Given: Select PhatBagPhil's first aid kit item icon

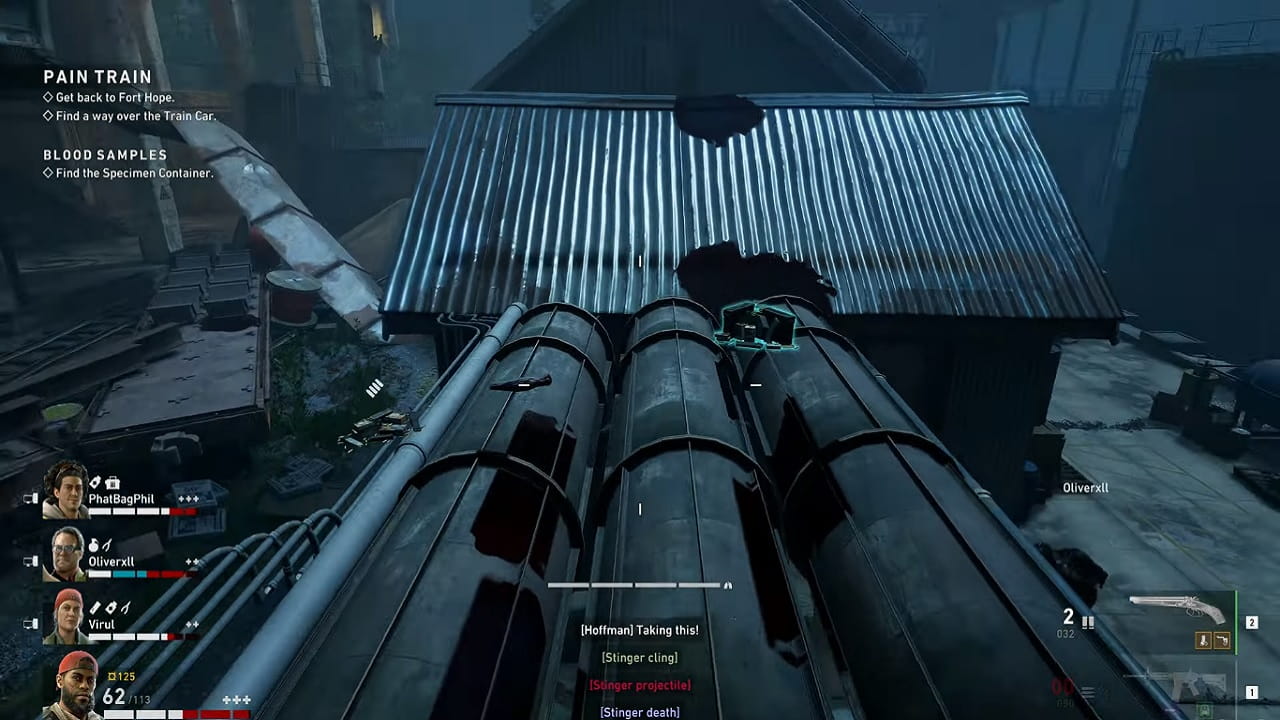Looking at the screenshot, I should (111, 483).
